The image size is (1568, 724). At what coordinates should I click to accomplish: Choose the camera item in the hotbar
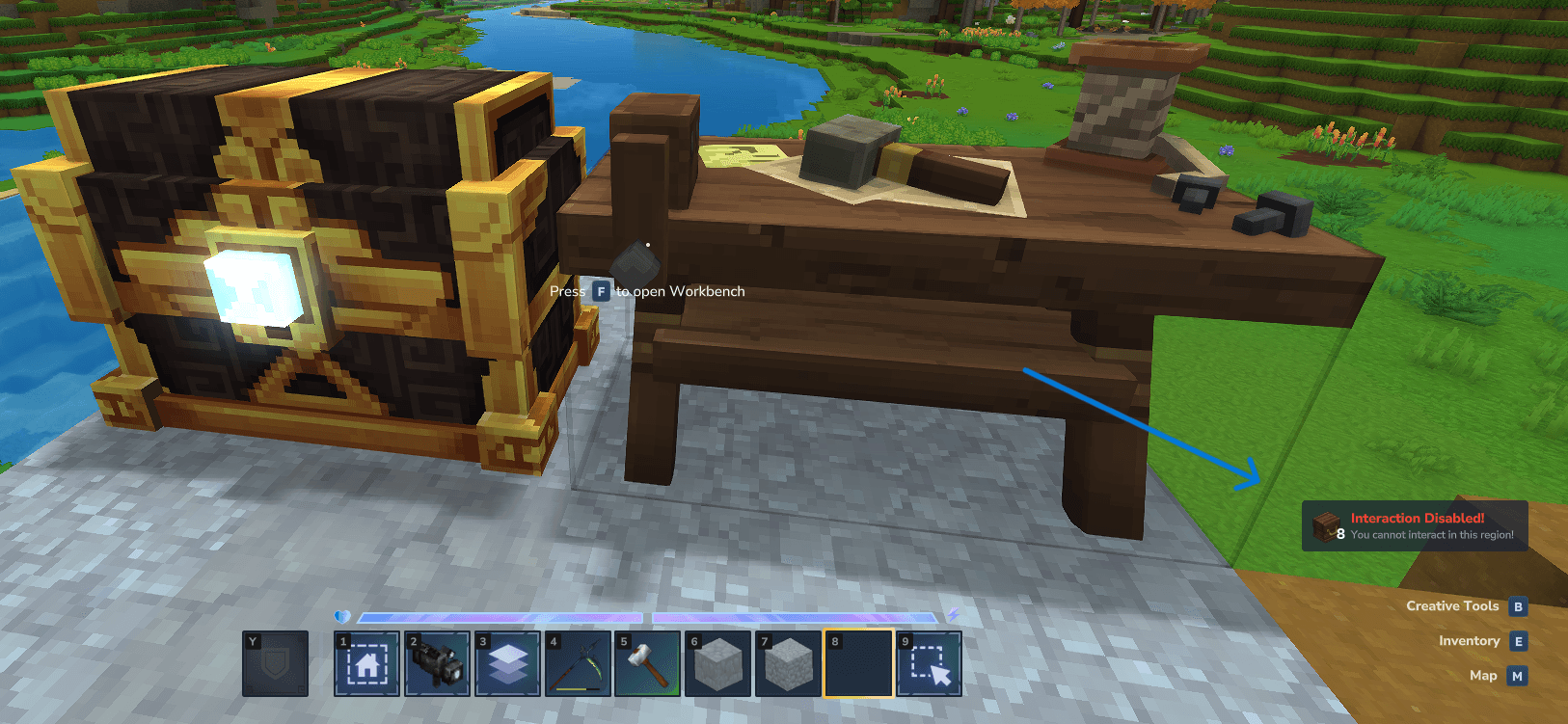click(437, 663)
